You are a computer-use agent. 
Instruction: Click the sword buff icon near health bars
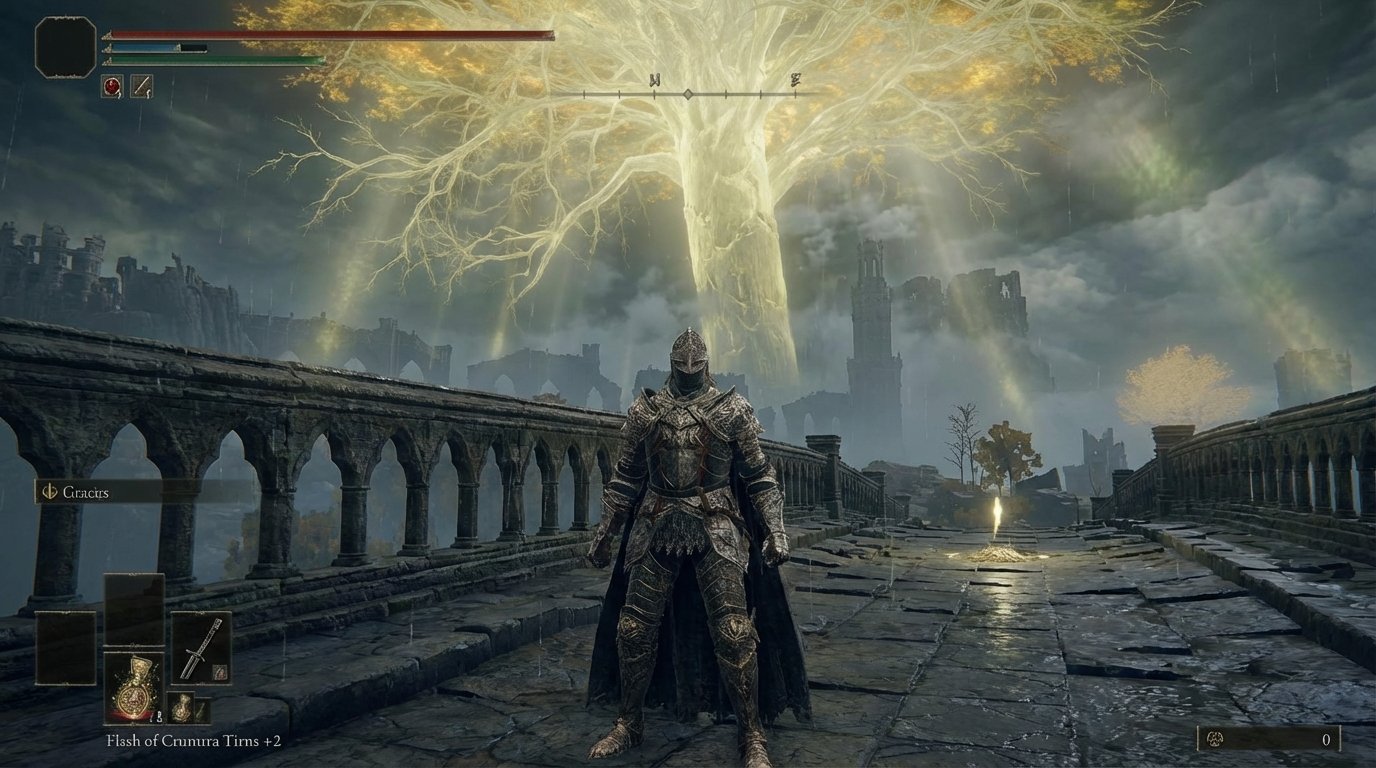(x=141, y=85)
